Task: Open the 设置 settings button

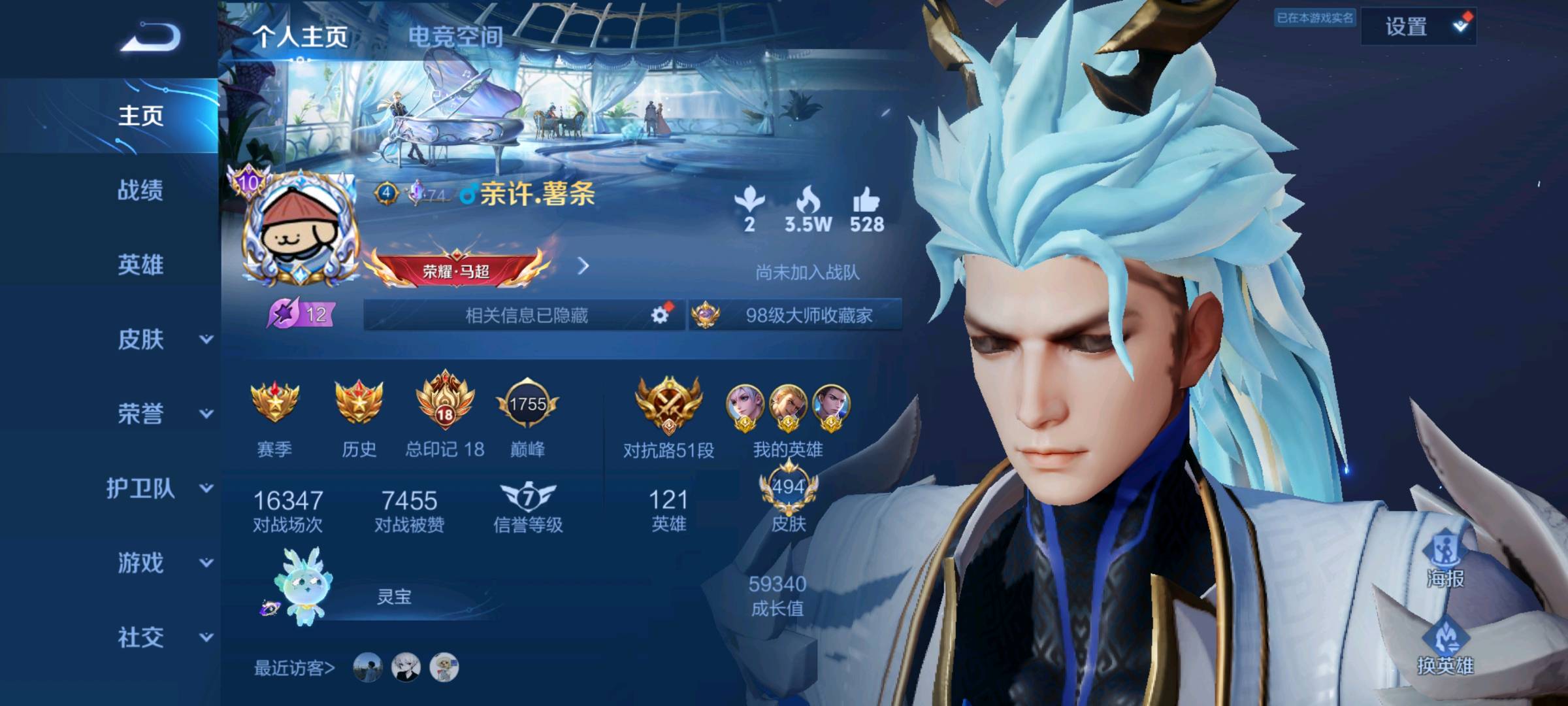Action: coord(1418,27)
